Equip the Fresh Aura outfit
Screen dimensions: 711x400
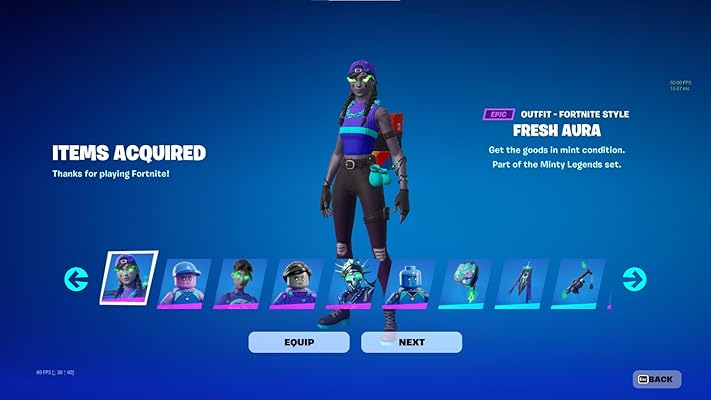coord(299,342)
